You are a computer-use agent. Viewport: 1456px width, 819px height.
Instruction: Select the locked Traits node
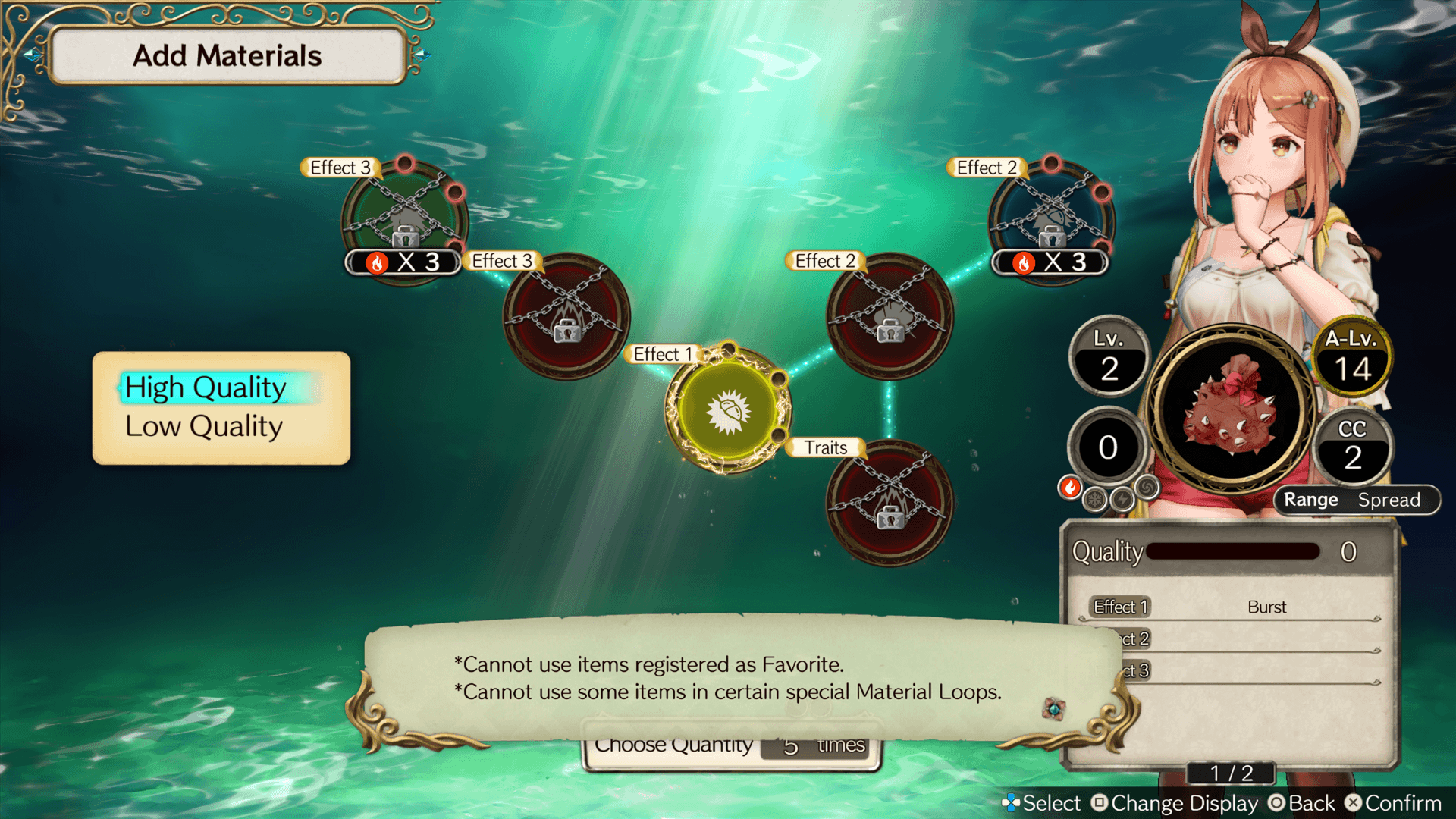890,503
